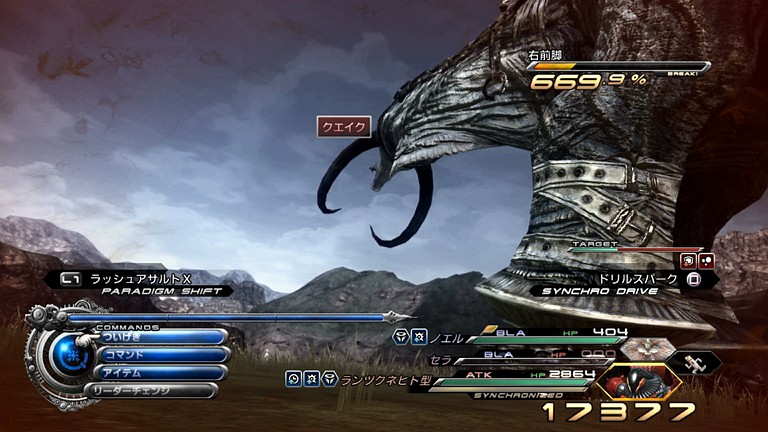Select party member ノエル
The width and height of the screenshot is (768, 432).
(448, 338)
